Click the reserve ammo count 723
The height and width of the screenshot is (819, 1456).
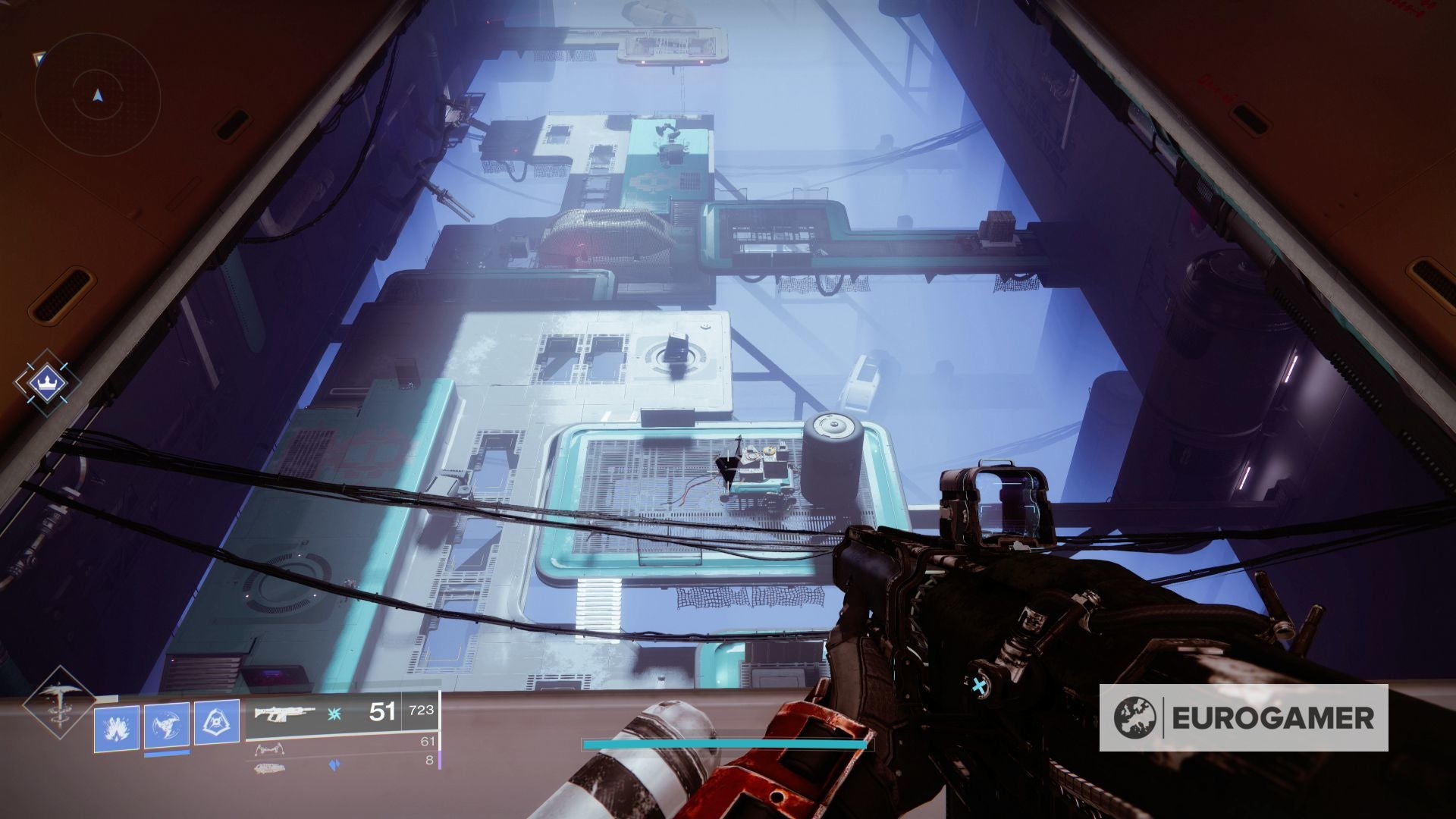point(421,711)
